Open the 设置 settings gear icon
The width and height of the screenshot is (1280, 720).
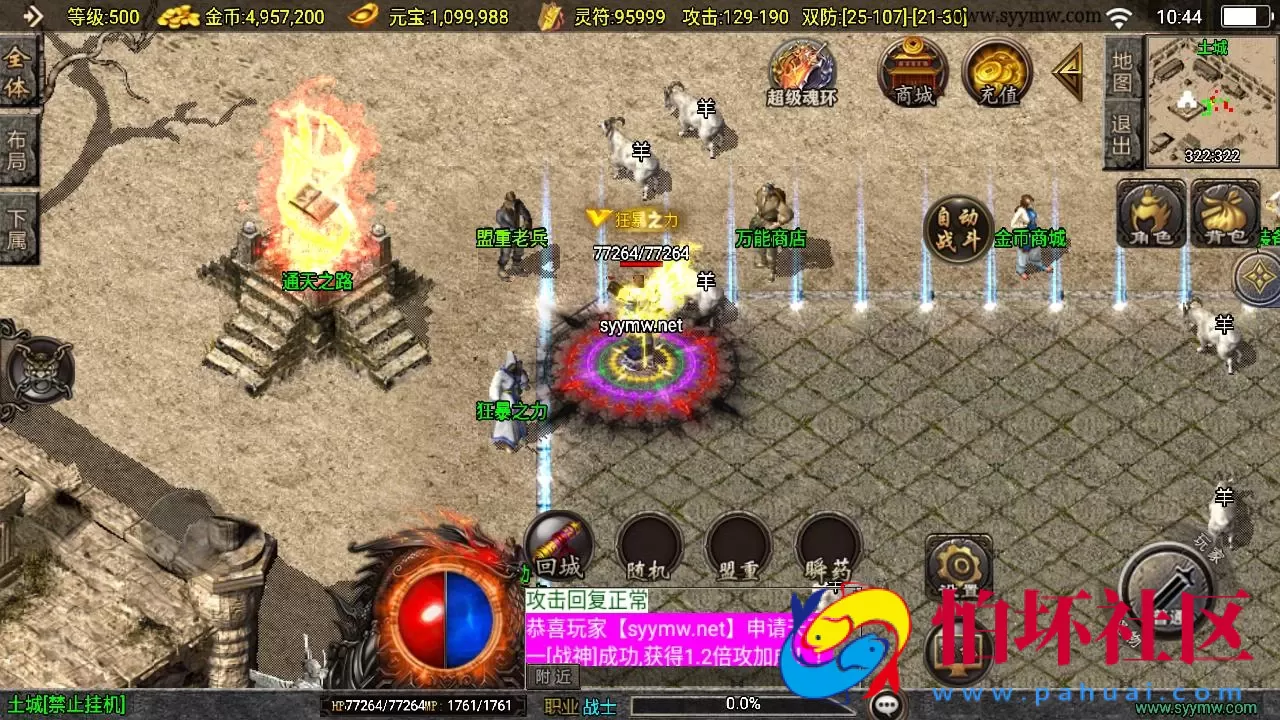click(958, 565)
